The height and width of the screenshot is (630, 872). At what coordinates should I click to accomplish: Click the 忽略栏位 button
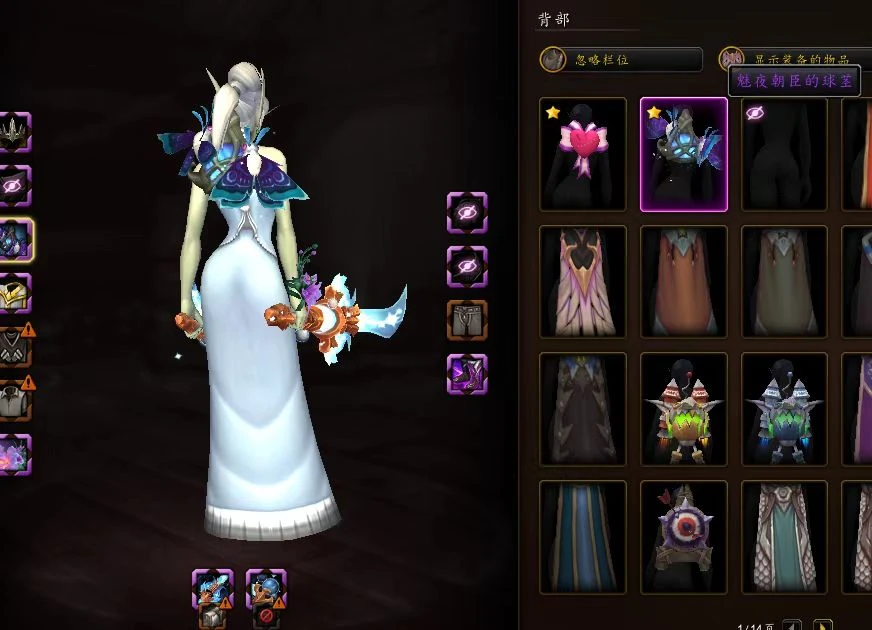pos(620,59)
